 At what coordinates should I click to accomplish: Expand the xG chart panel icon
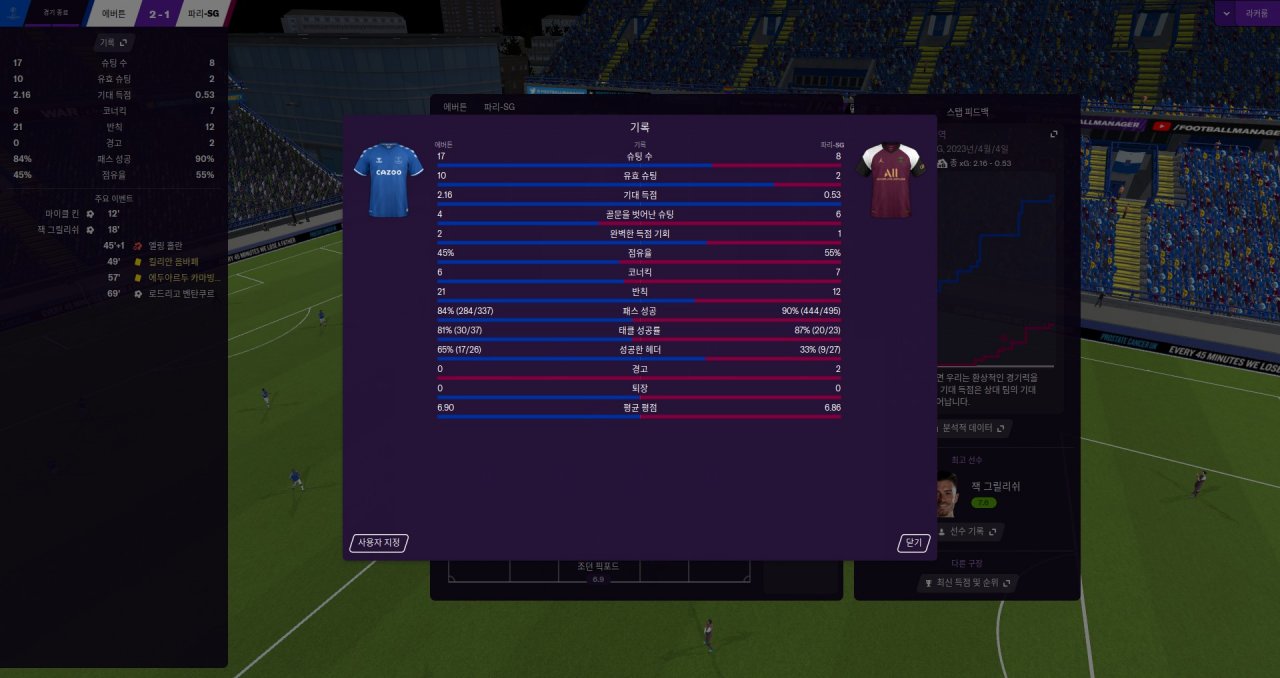pos(1053,134)
